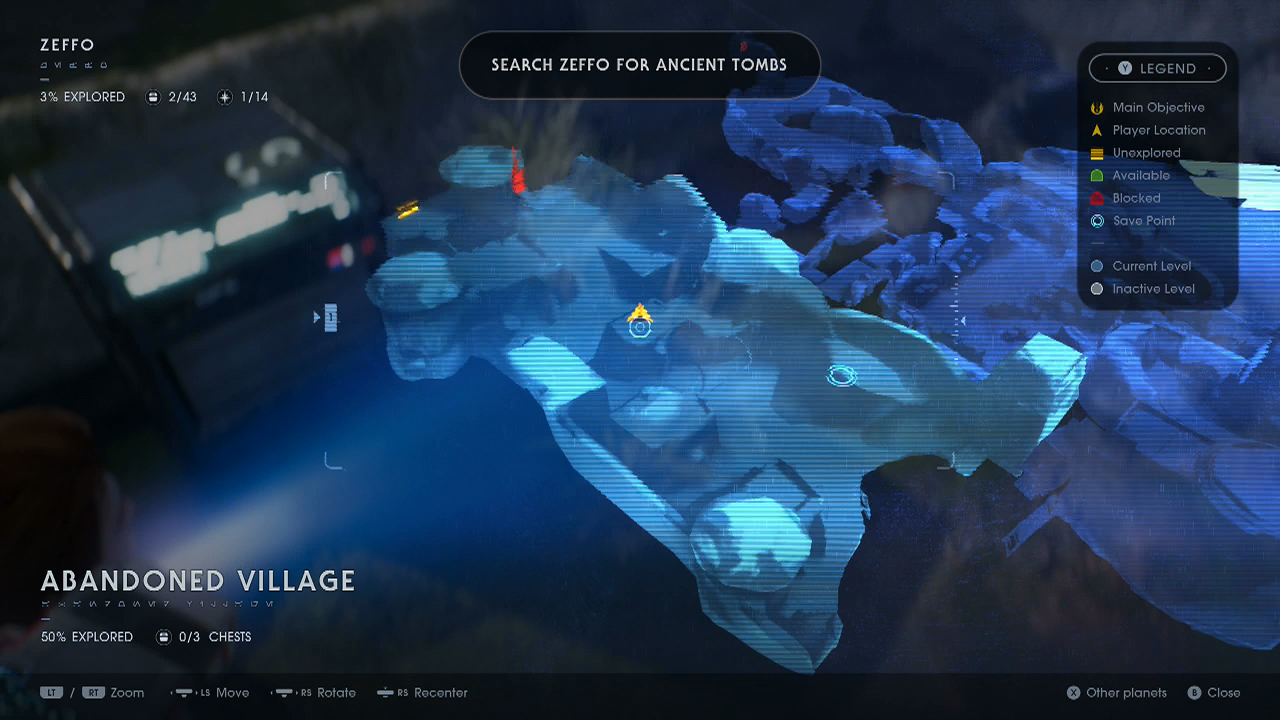Click the Available passage icon in the legend

1097,175
